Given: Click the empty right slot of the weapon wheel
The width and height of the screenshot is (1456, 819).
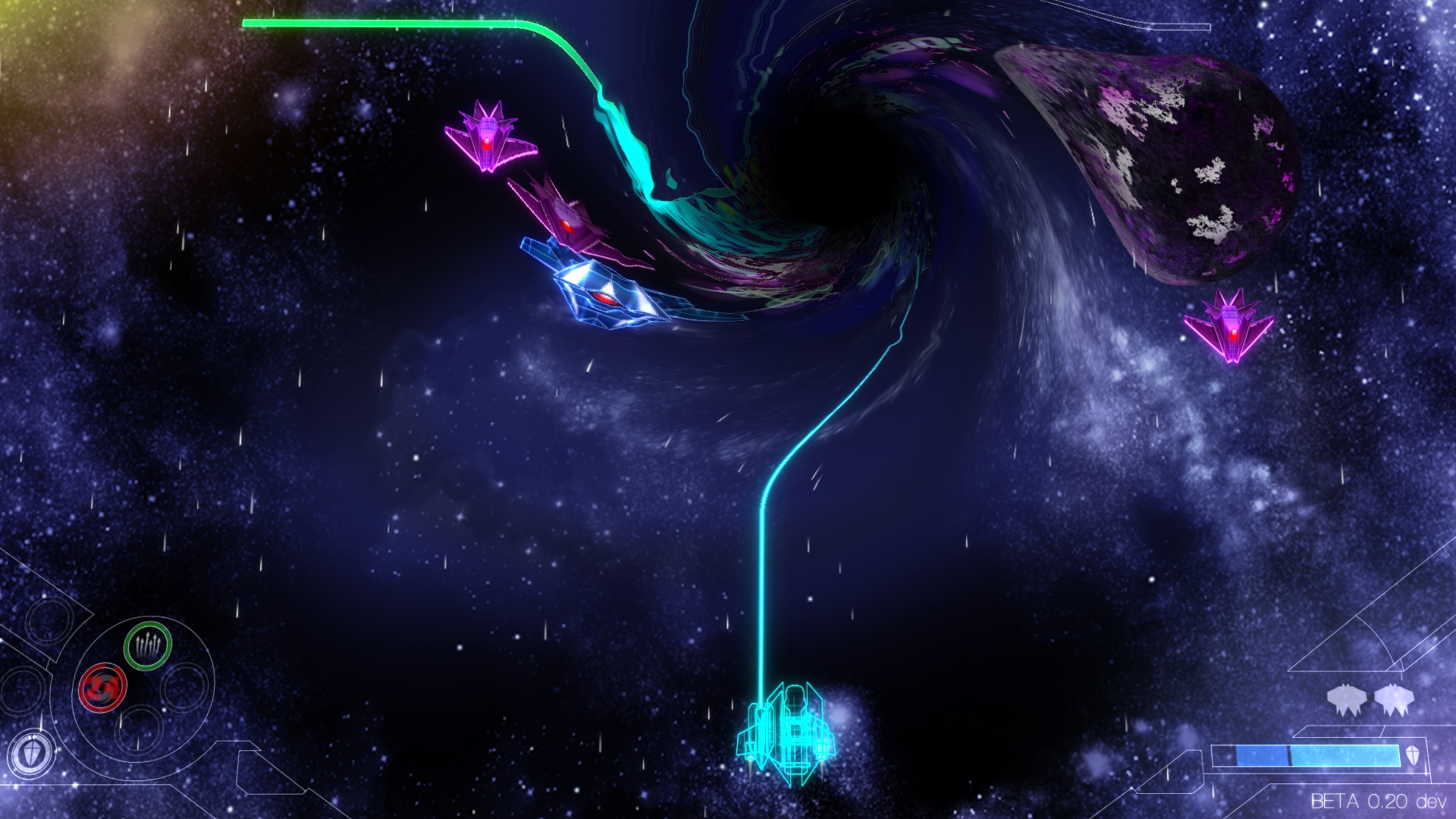Looking at the screenshot, I should pos(184,686).
